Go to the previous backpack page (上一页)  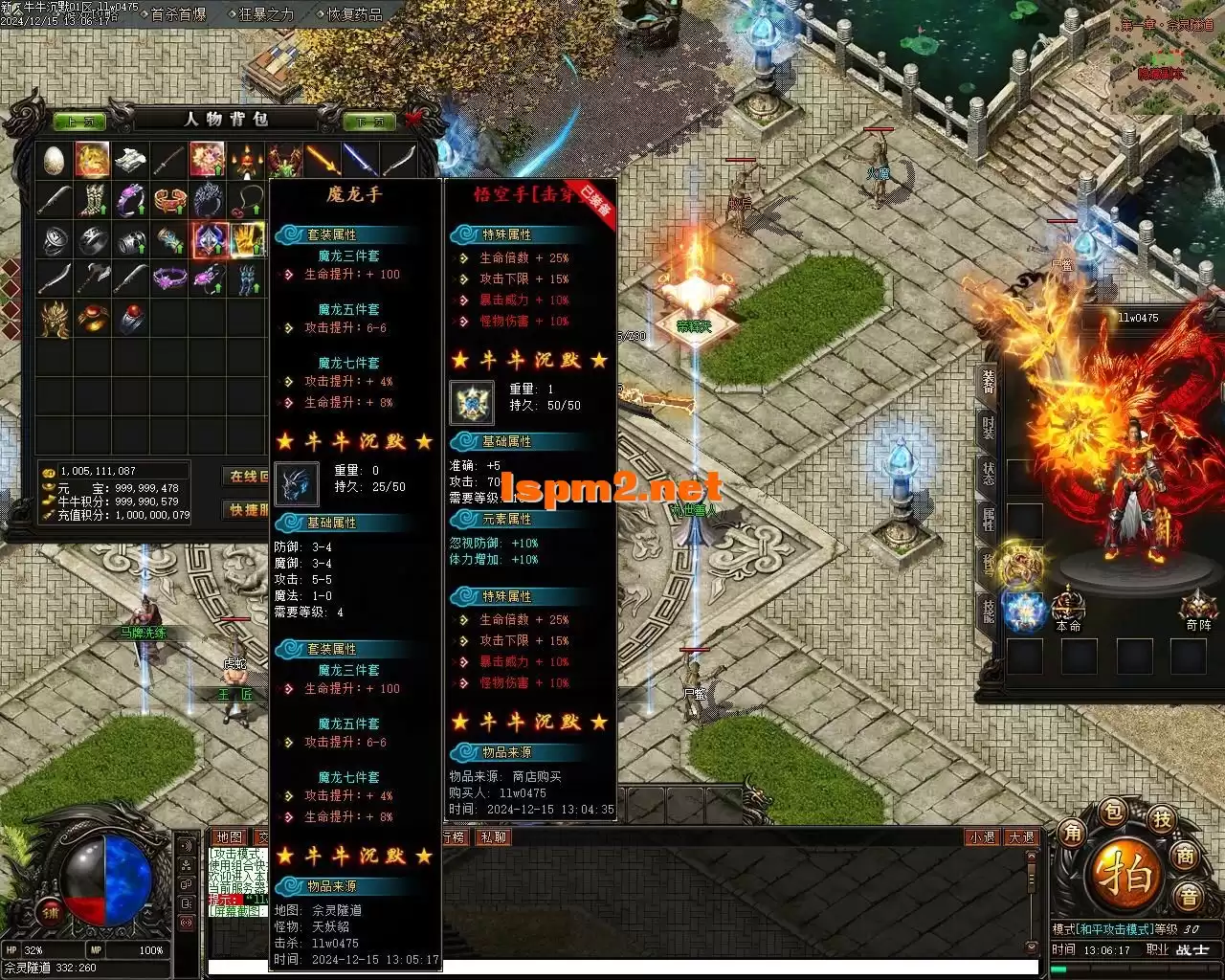pos(80,122)
